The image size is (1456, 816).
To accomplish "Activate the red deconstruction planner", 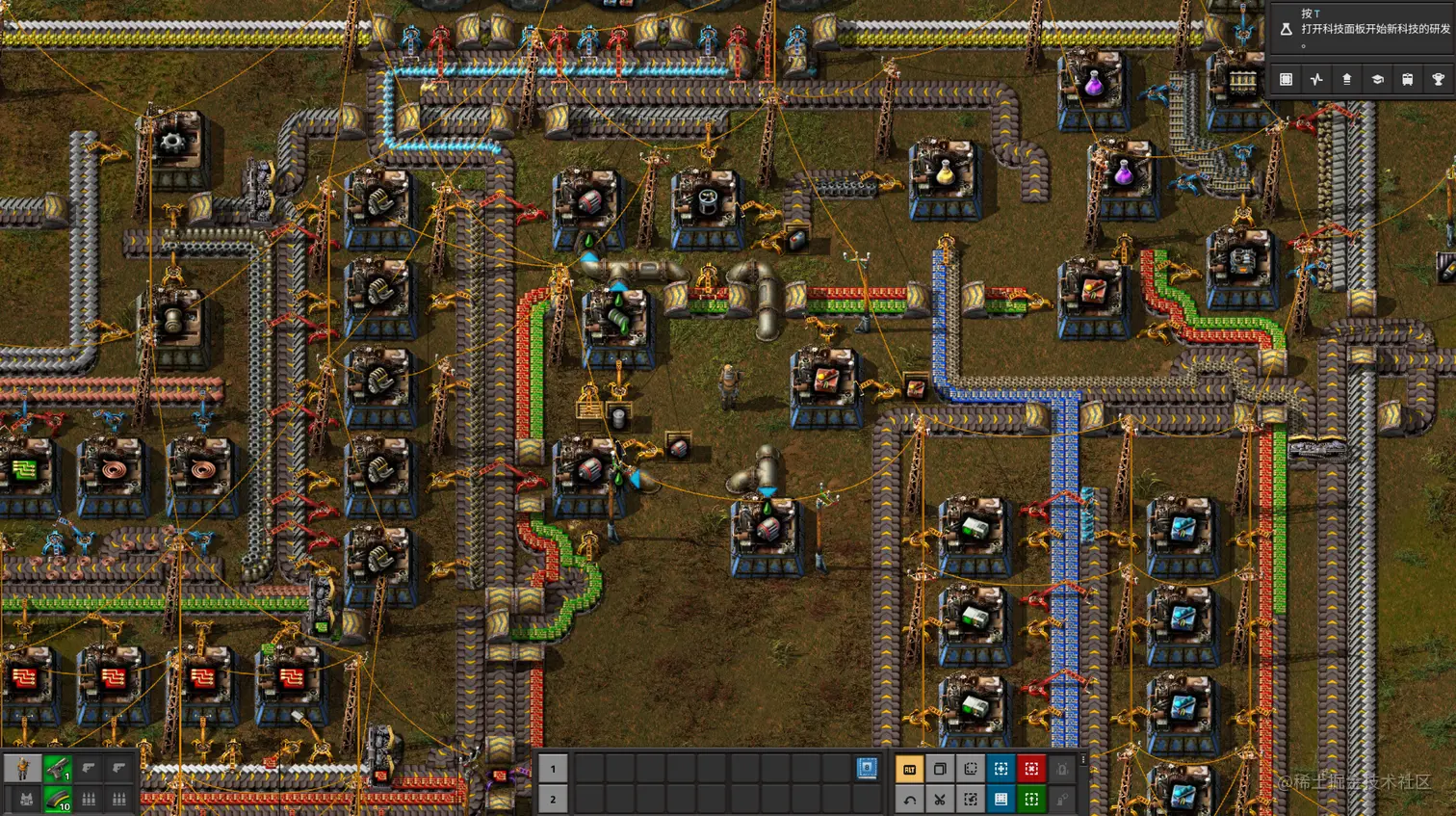I will (1031, 769).
